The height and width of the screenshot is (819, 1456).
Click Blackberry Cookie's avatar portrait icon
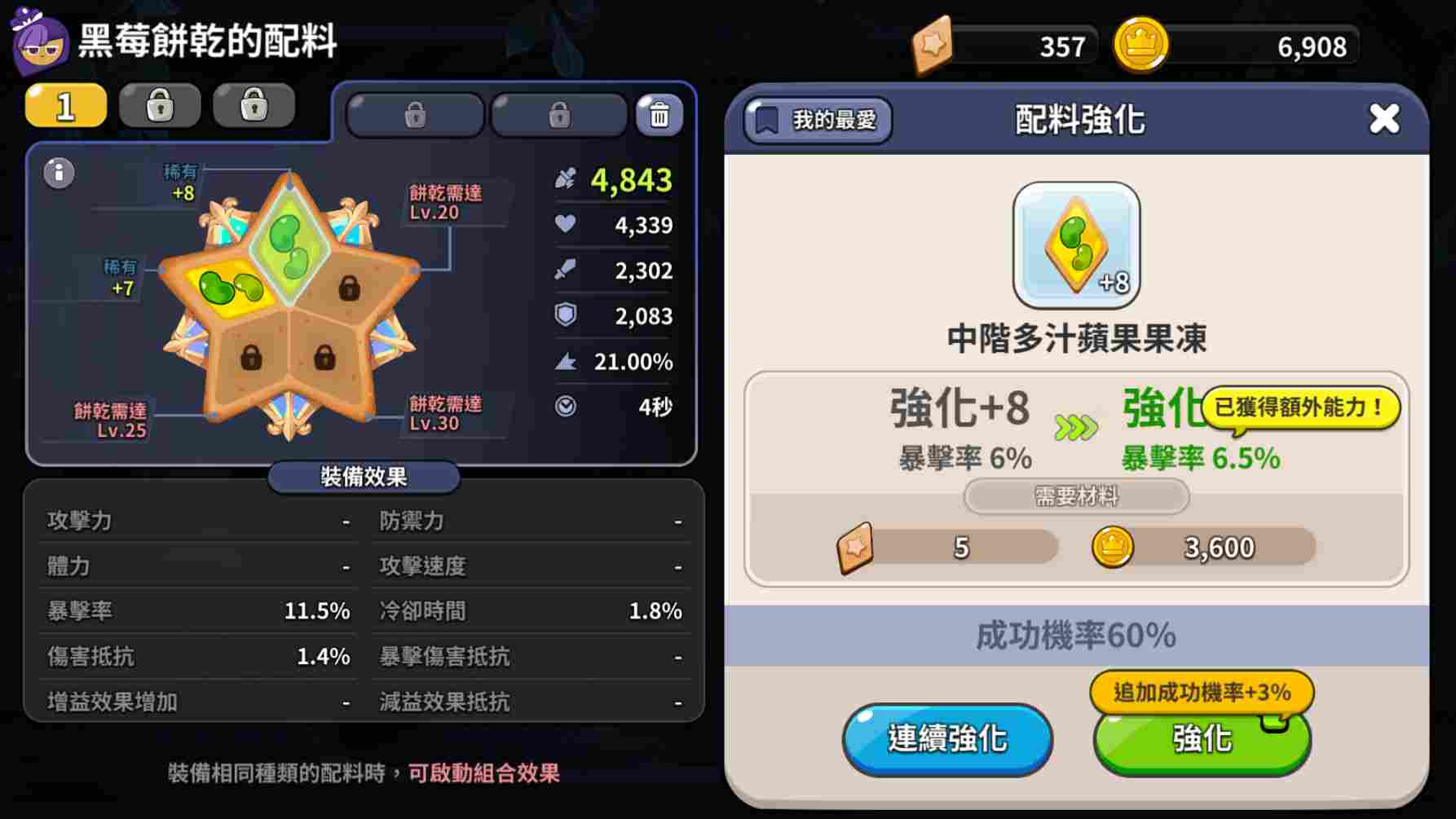38,38
